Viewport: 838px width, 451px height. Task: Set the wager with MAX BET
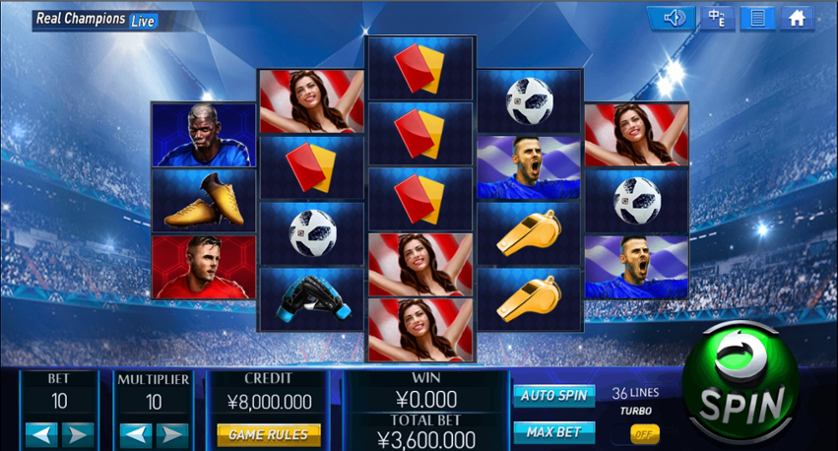(x=553, y=432)
